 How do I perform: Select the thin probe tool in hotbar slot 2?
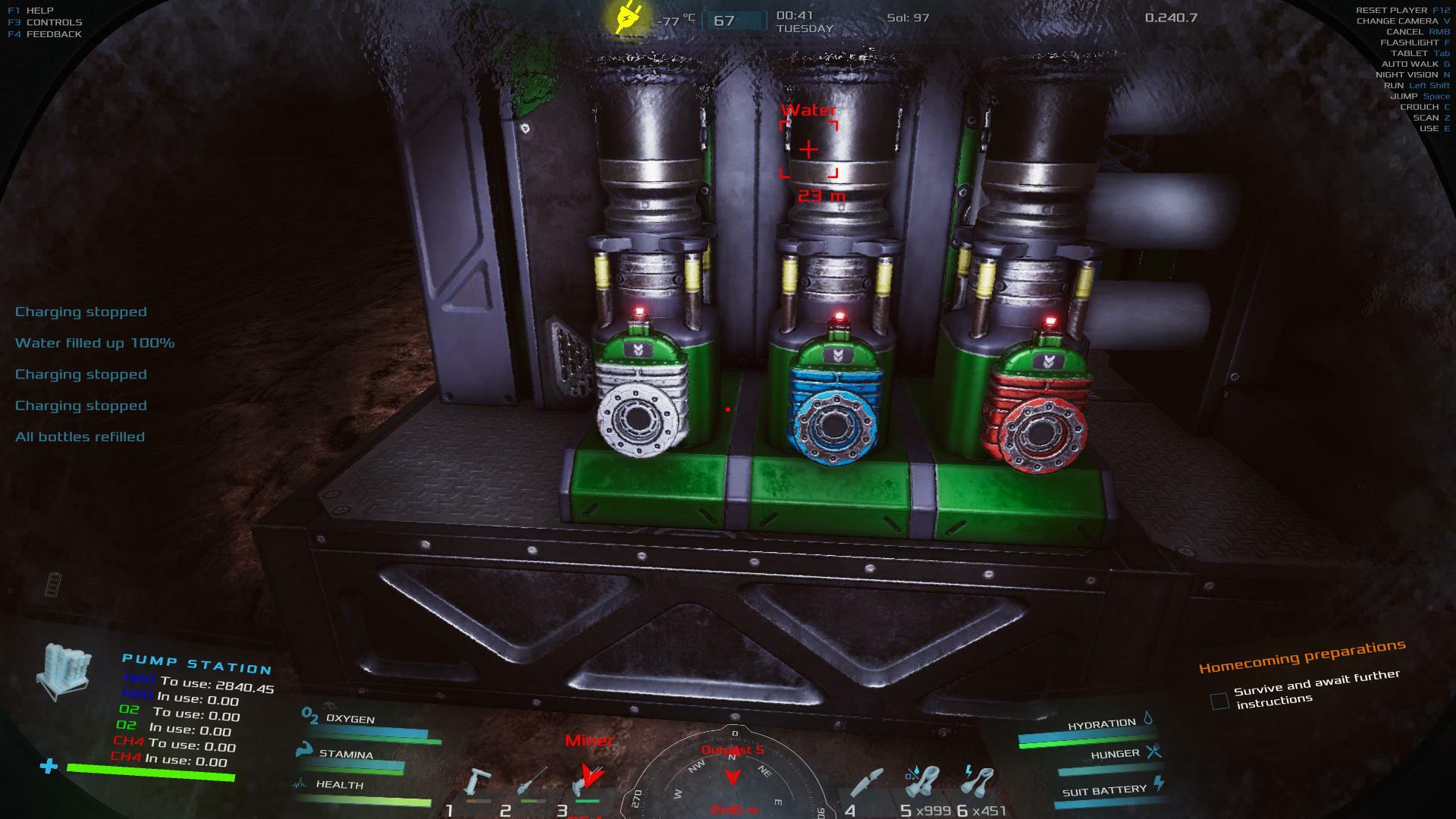click(532, 783)
